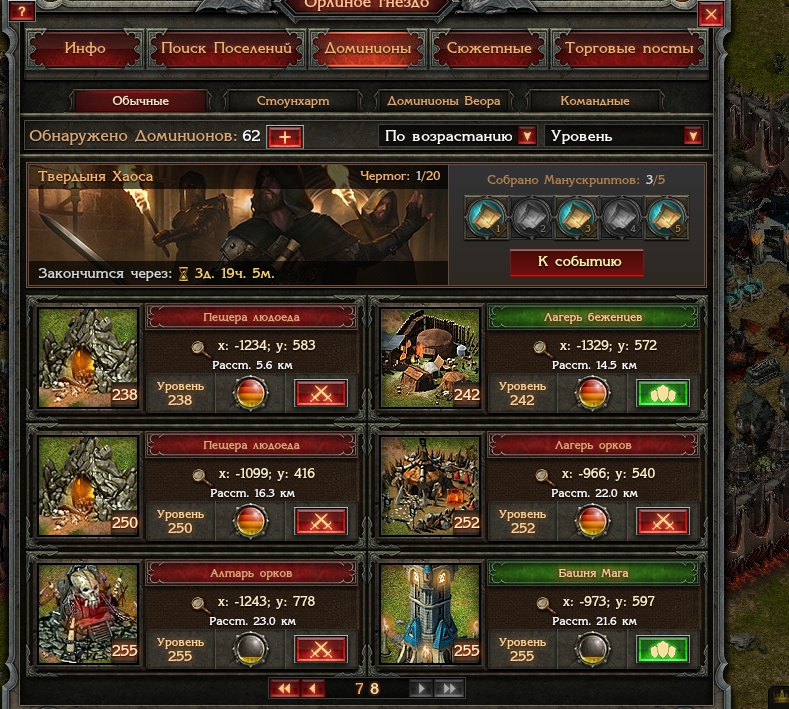
Task: Select the Башня Мага thumbnail
Action: (428, 610)
